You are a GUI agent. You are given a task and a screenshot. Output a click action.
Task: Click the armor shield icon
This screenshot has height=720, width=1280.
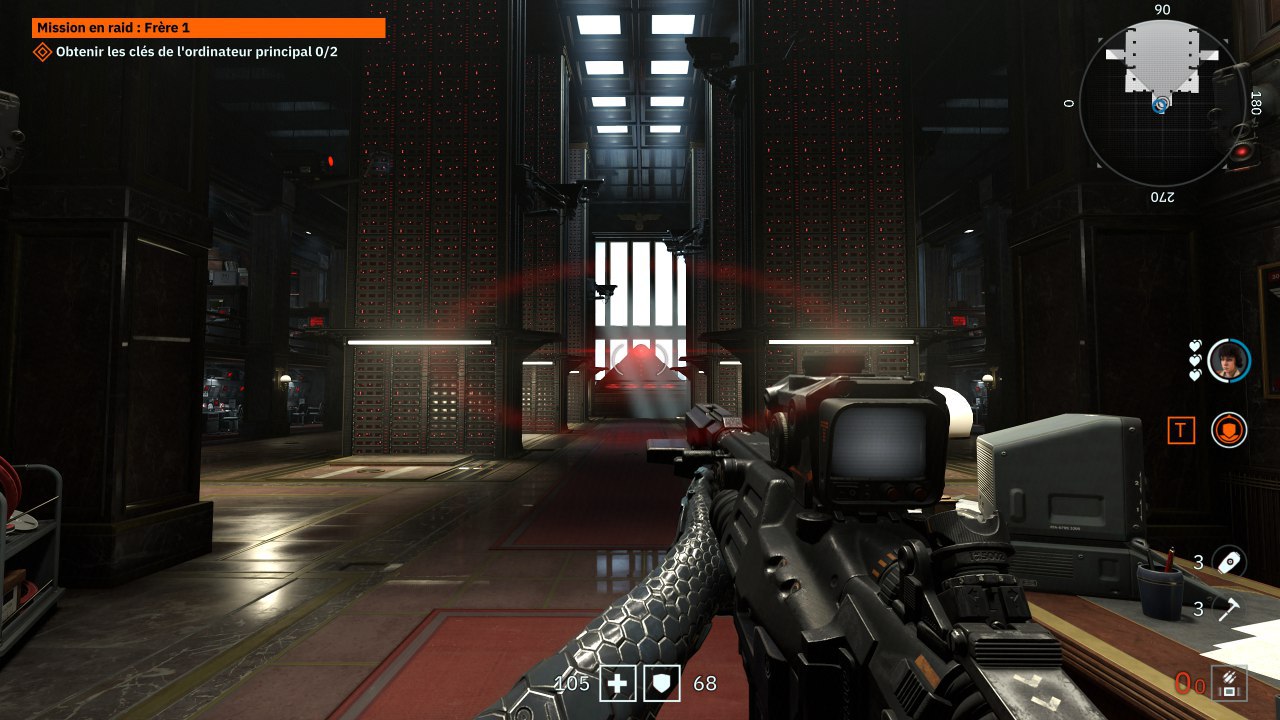[x=661, y=684]
